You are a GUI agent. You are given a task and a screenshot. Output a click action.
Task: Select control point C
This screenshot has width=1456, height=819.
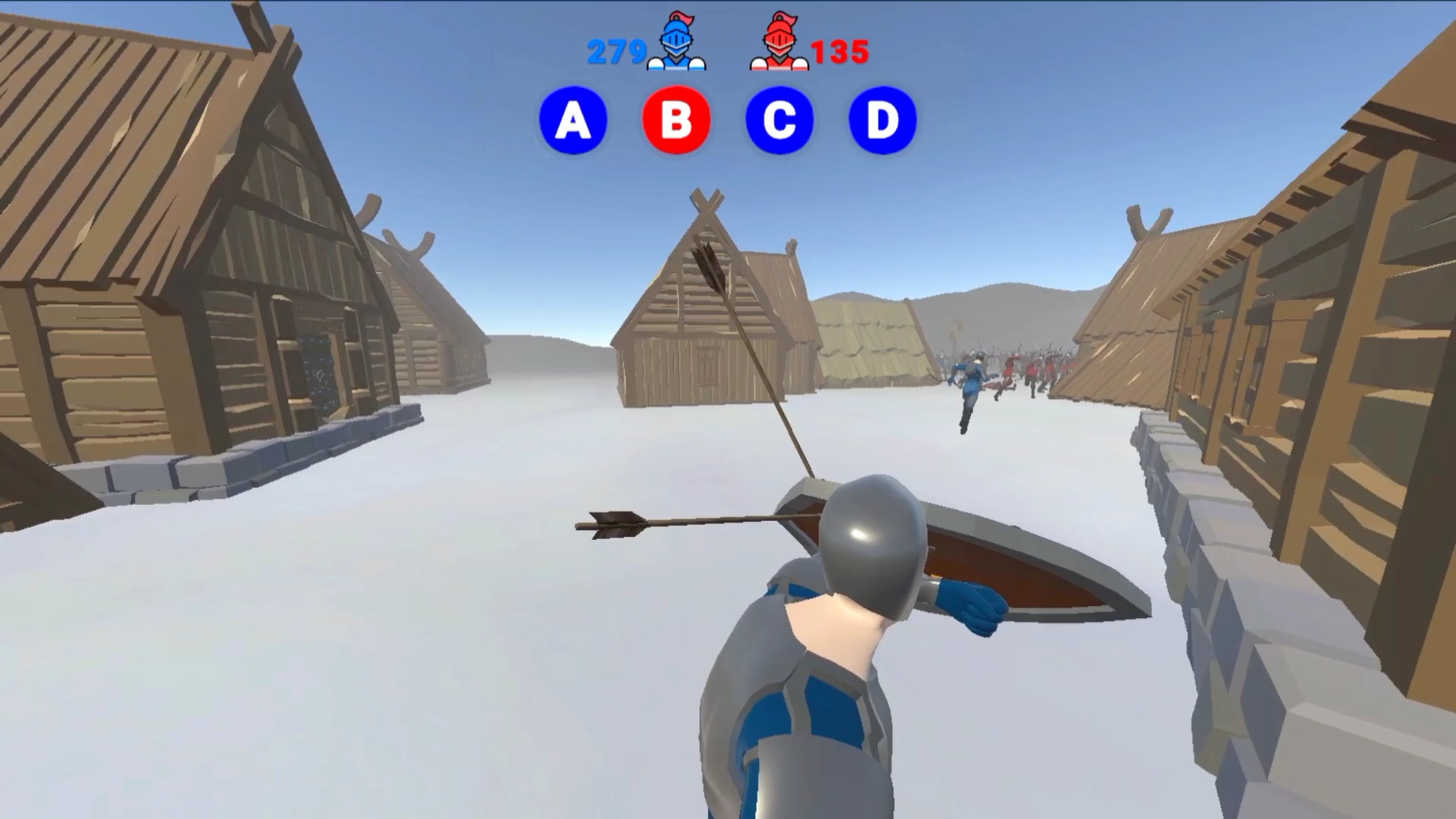780,120
